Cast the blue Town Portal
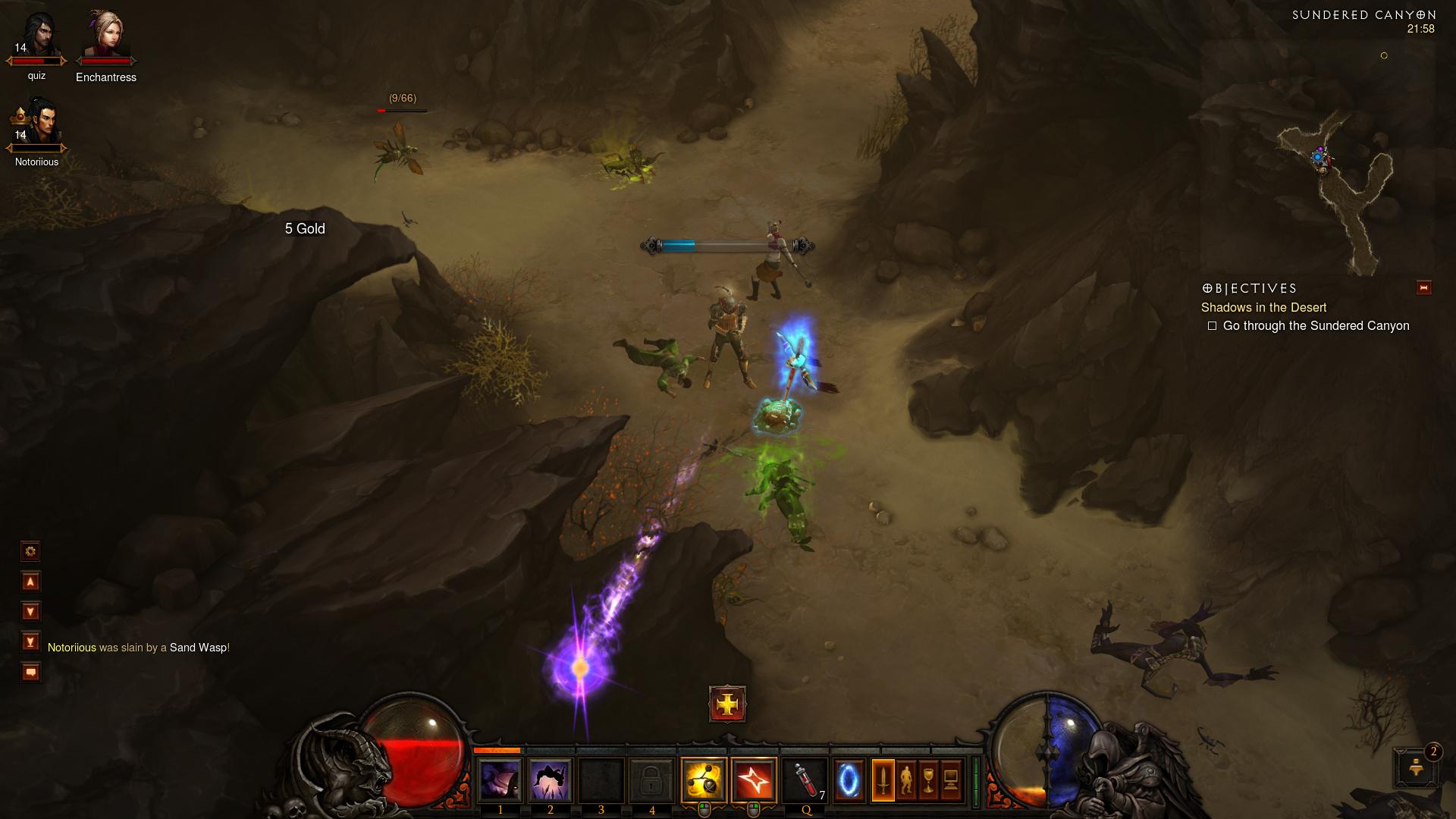This screenshot has width=1456, height=819. tap(849, 780)
